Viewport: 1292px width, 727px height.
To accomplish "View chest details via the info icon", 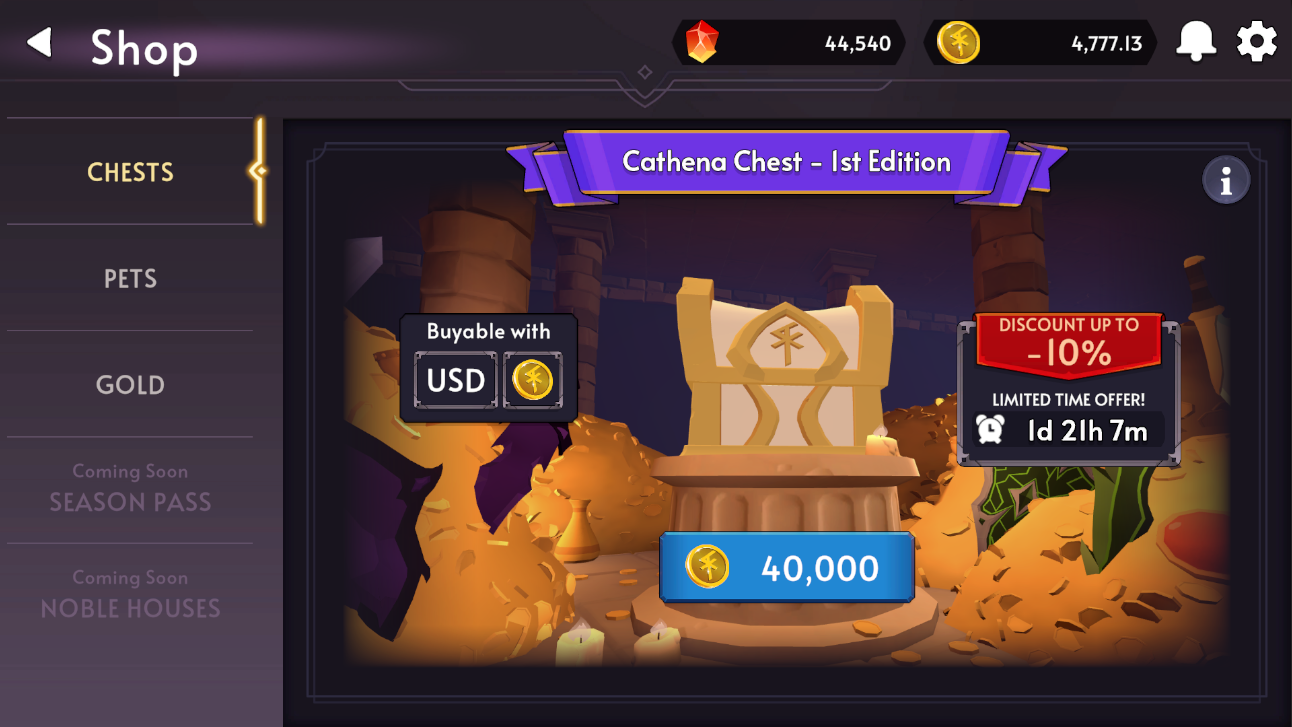I will pos(1226,179).
